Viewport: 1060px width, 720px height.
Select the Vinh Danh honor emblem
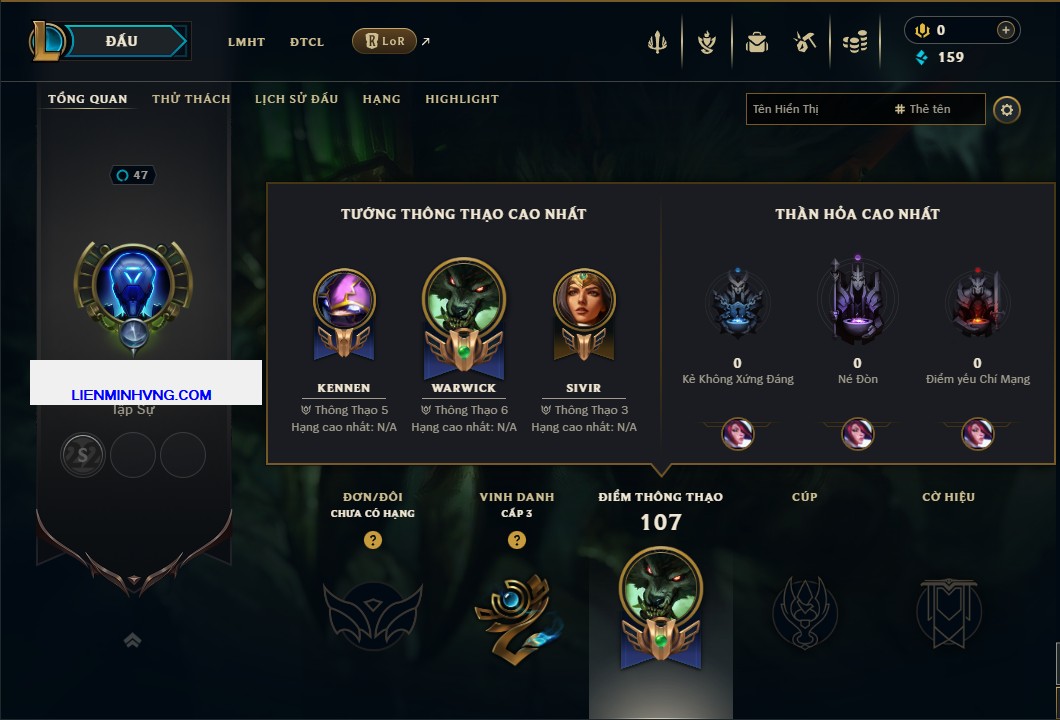click(516, 612)
